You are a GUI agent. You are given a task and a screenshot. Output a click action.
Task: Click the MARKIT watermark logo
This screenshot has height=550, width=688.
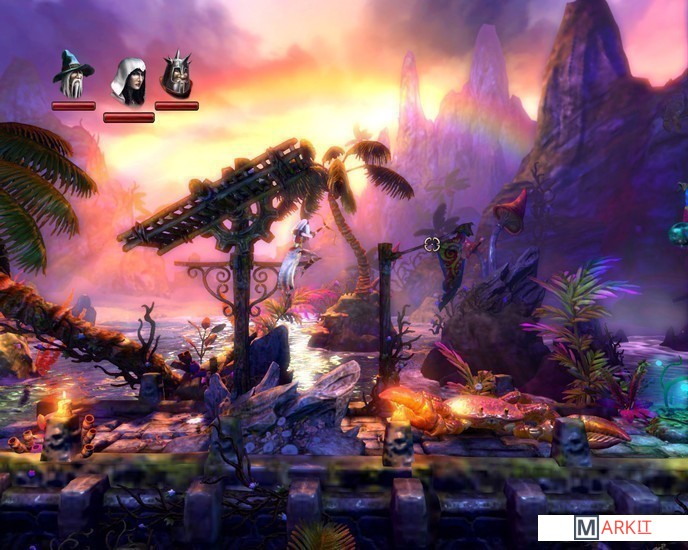tap(612, 528)
